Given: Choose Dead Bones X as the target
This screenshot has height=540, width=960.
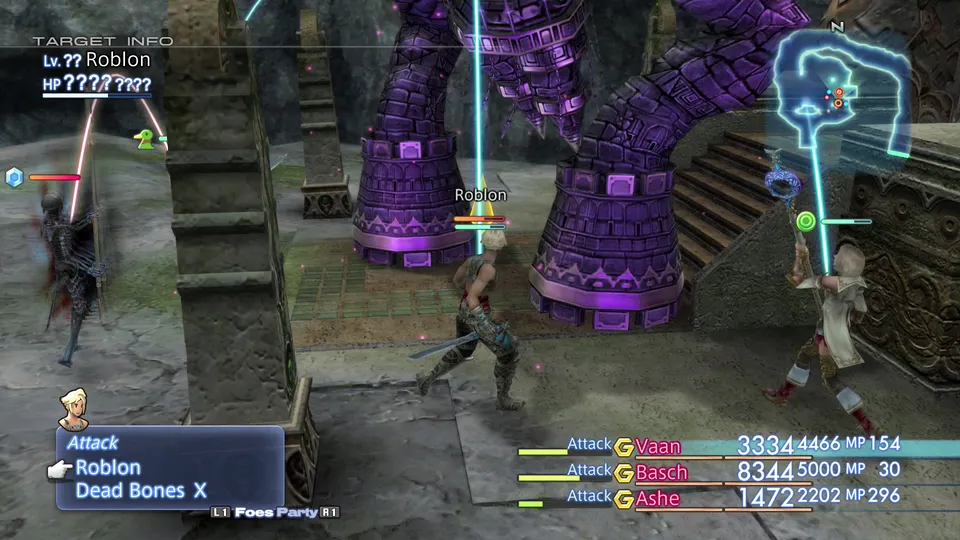Looking at the screenshot, I should [x=140, y=491].
